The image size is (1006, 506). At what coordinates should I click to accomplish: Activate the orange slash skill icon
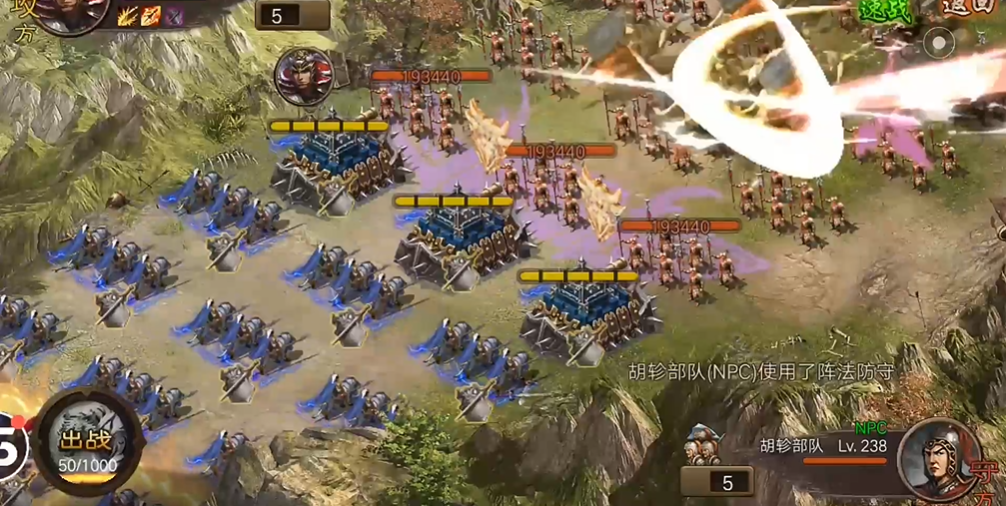click(x=151, y=15)
